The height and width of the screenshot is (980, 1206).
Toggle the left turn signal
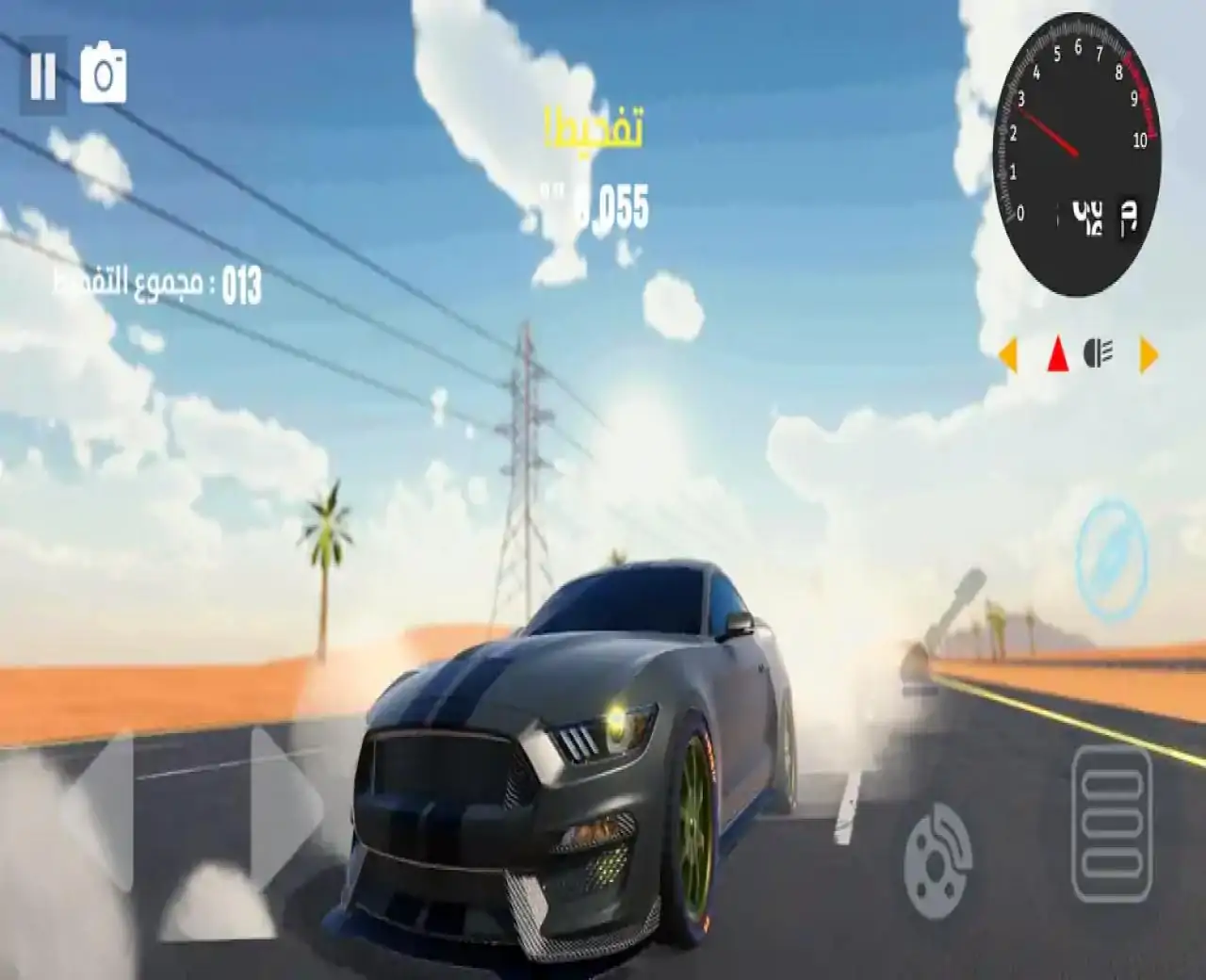click(x=1009, y=355)
